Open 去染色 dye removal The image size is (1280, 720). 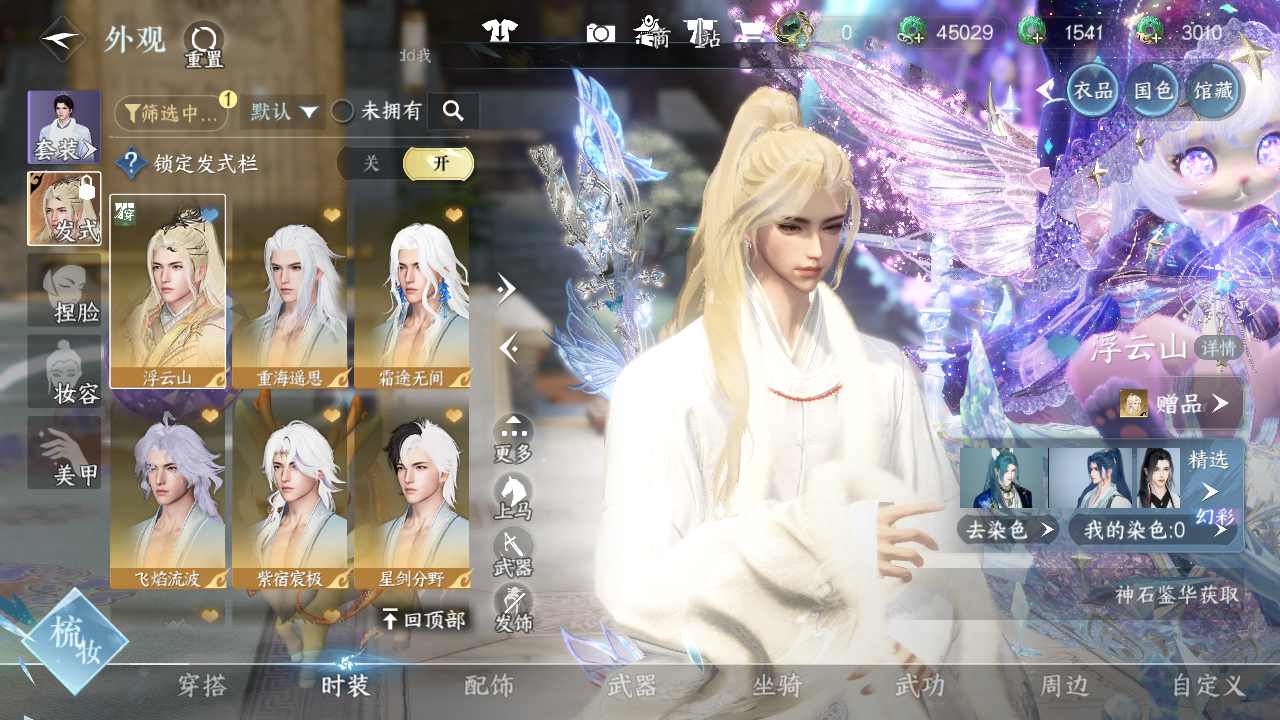point(1008,530)
